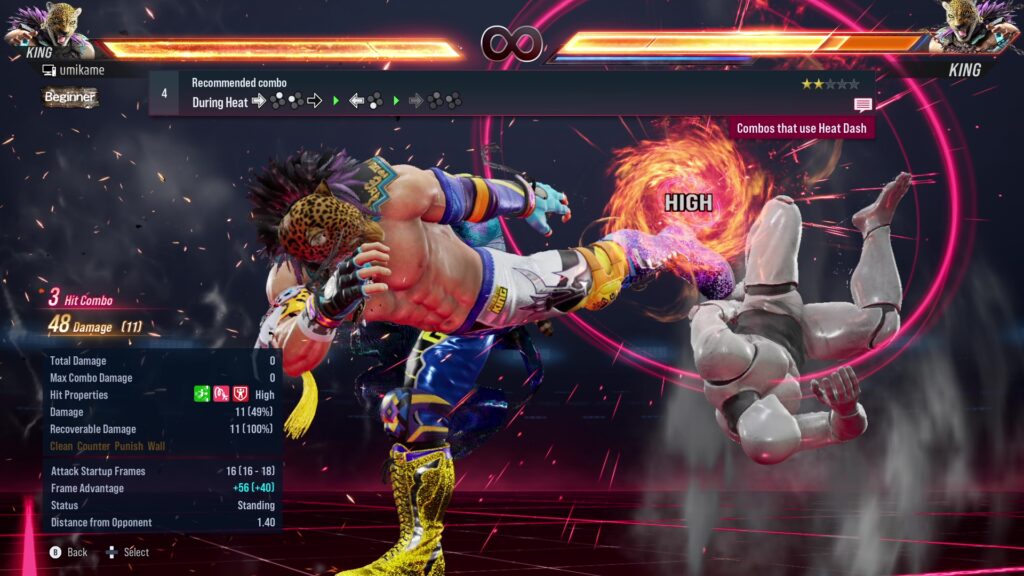Open the Combos that use Heat Dash label
The image size is (1024, 576).
(x=803, y=128)
